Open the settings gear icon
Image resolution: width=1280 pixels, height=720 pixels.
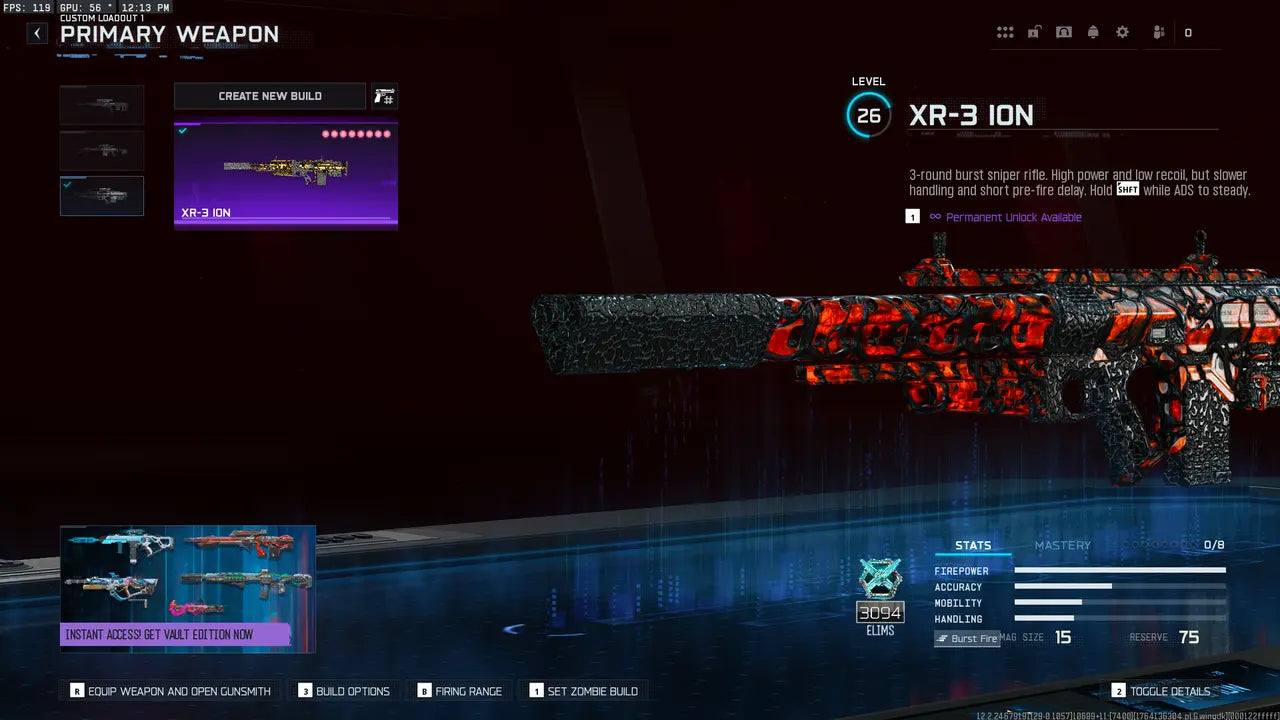tap(1122, 33)
